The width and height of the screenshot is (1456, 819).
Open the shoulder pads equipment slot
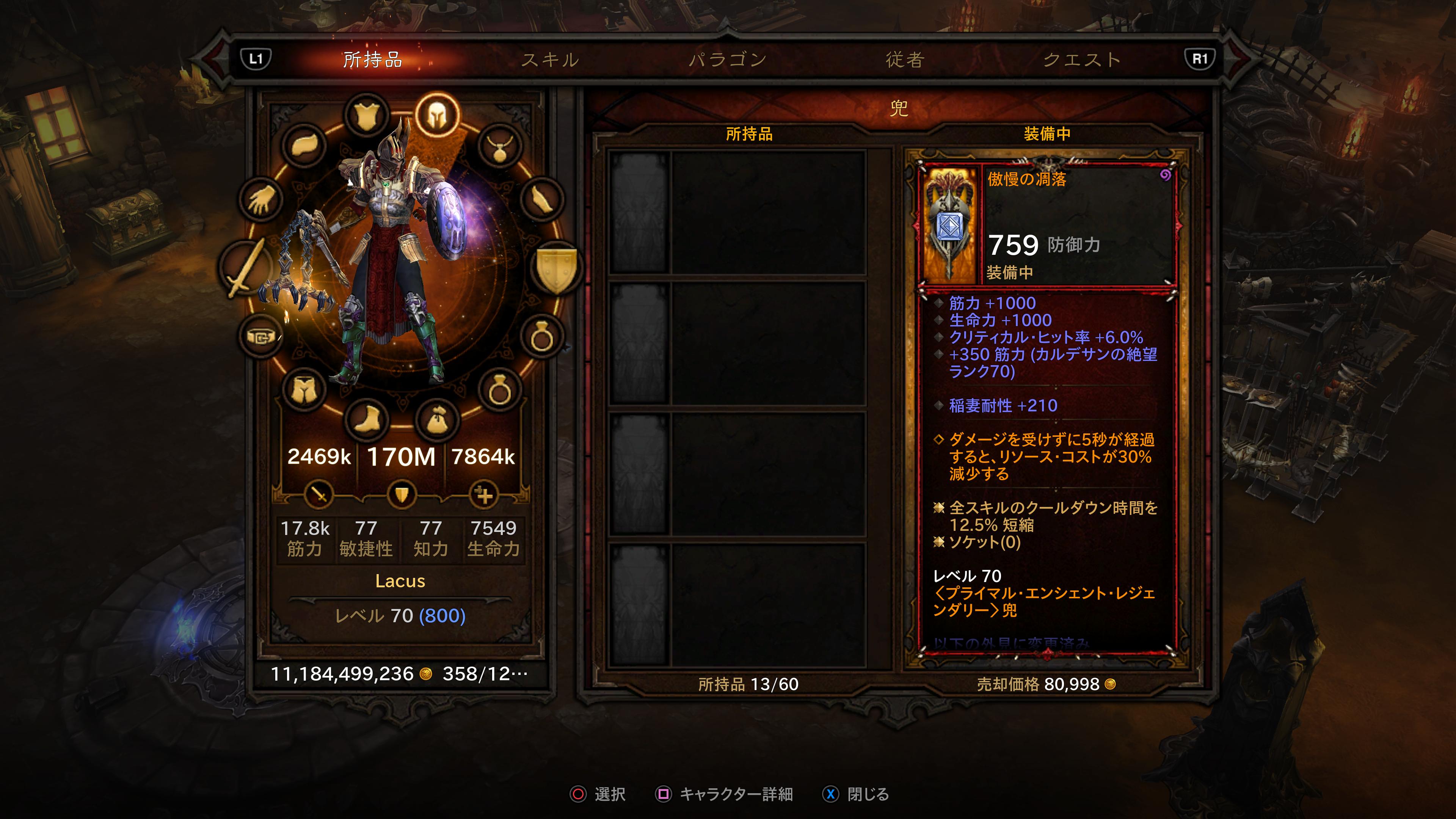(306, 145)
